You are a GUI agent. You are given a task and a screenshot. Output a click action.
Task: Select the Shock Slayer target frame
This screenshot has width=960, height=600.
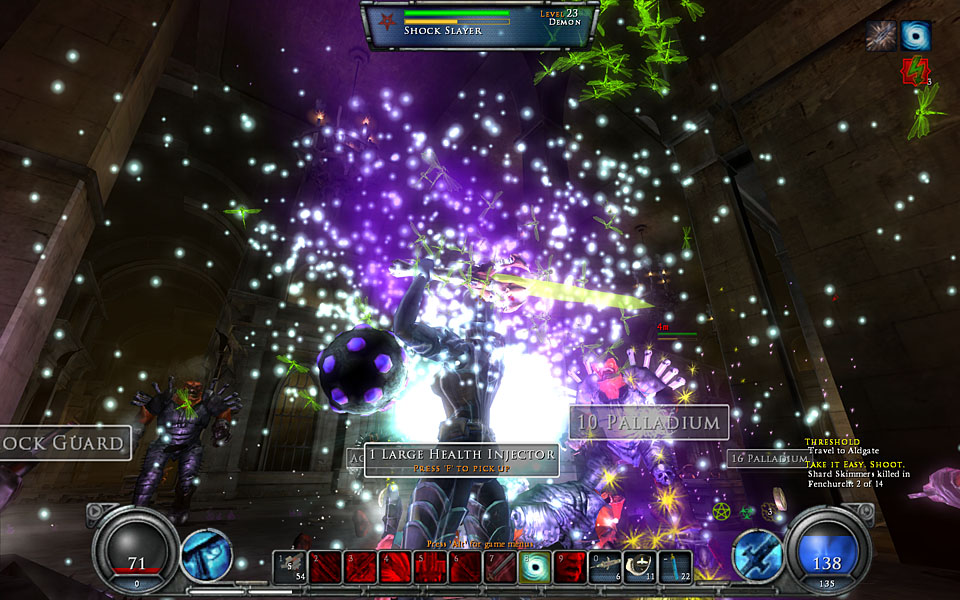click(x=481, y=24)
